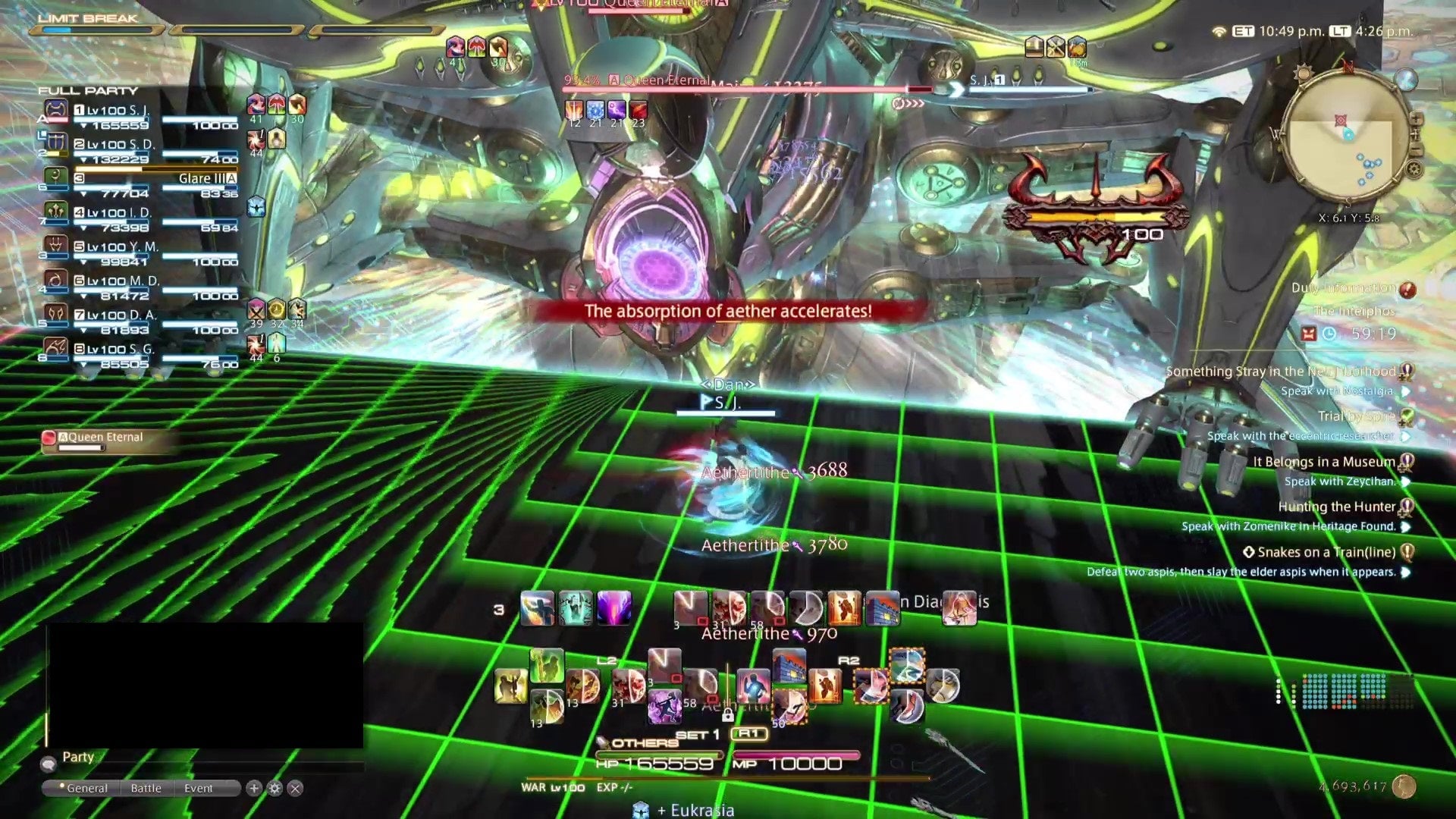Expand details under party member S. J.

click(x=83, y=124)
